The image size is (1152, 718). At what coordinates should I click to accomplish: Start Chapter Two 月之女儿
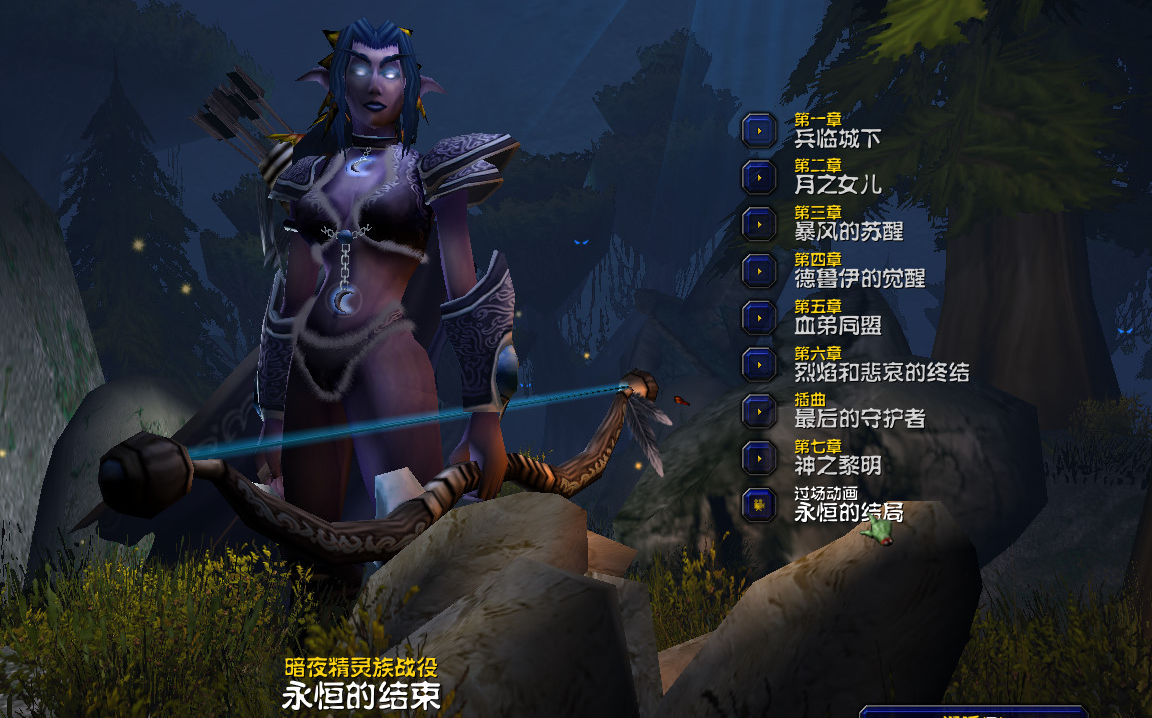coord(759,176)
